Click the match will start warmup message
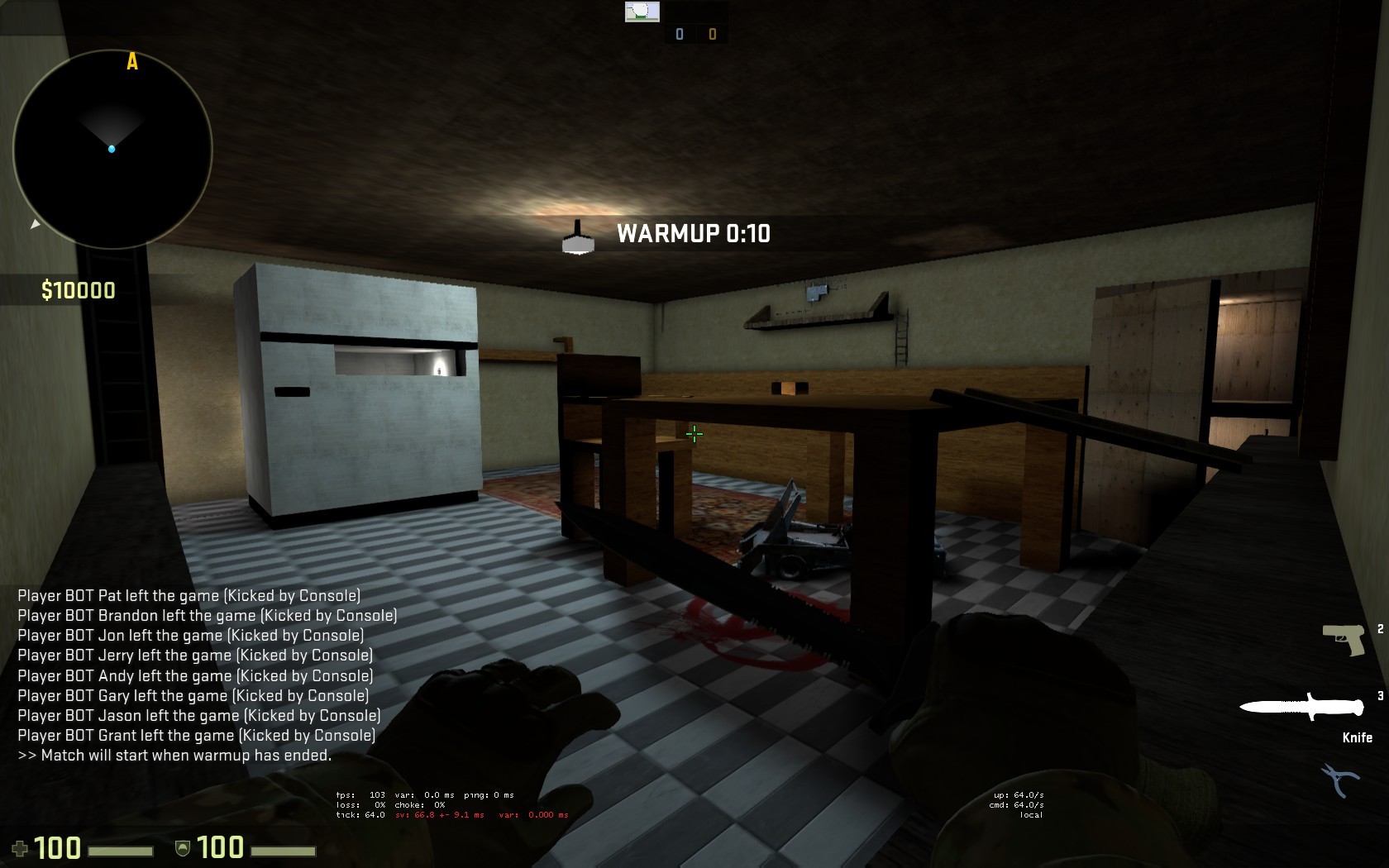Image resolution: width=1389 pixels, height=868 pixels. point(174,755)
